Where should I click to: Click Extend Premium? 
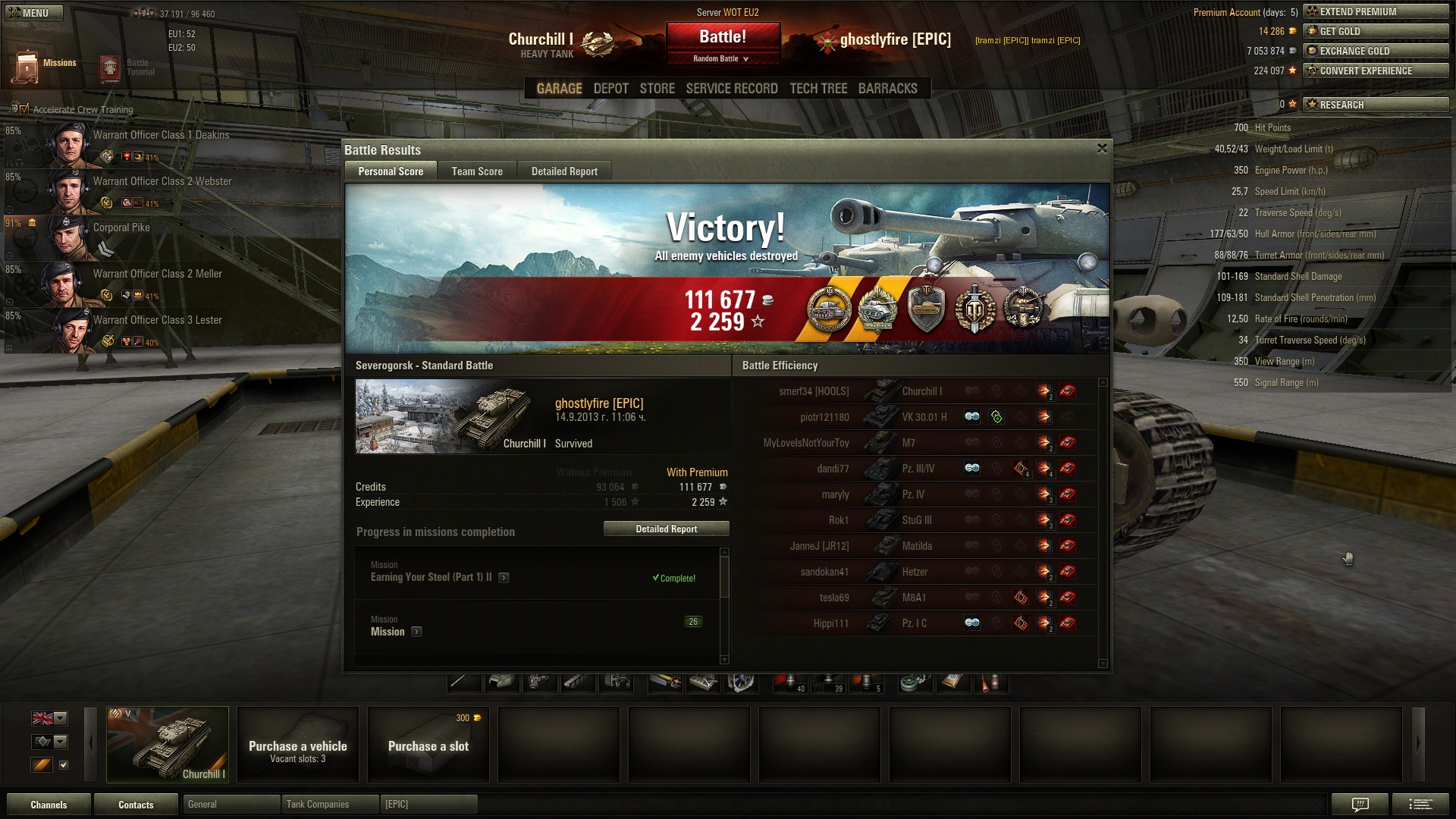1375,11
